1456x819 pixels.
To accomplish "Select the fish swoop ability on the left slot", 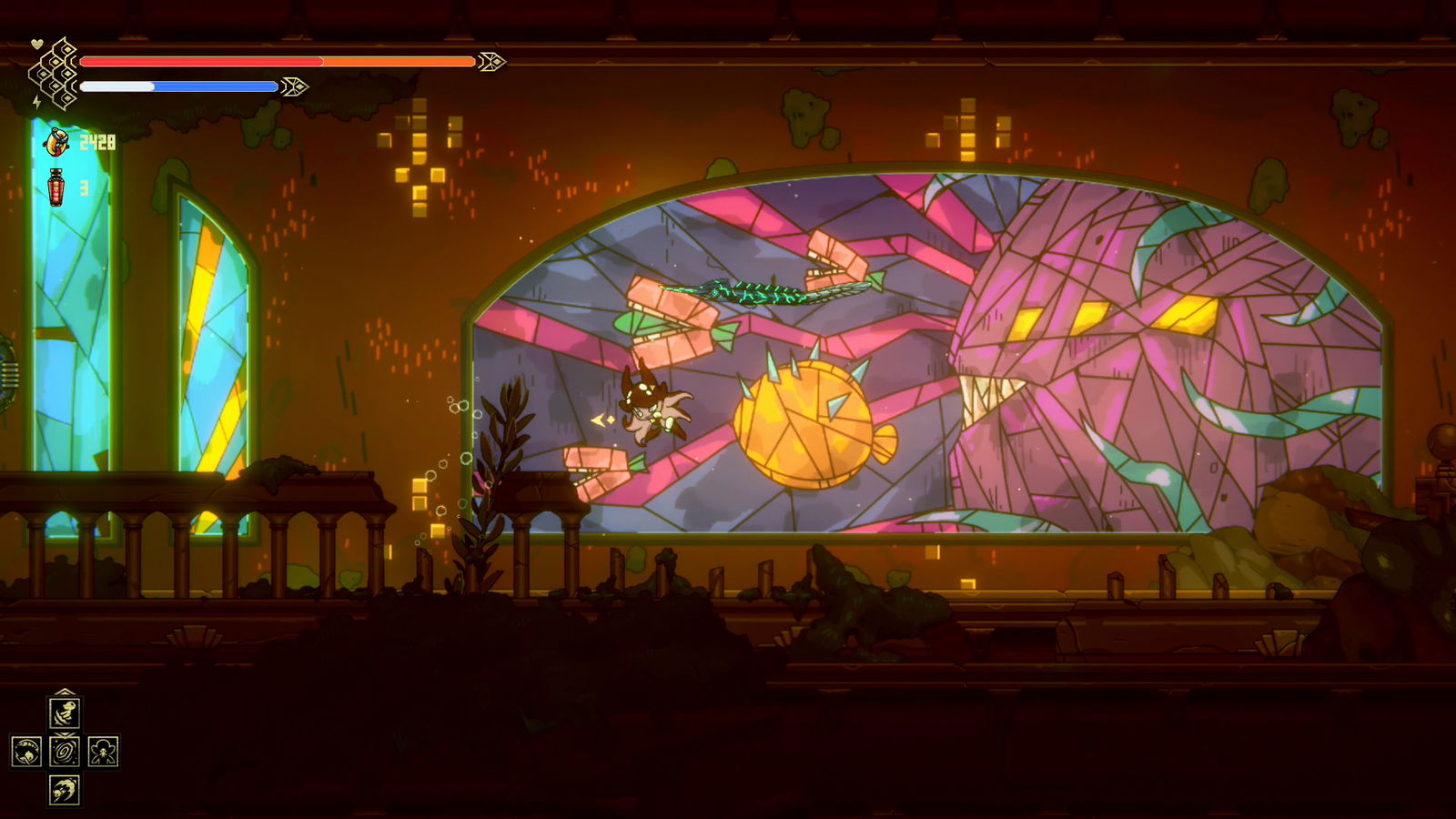I will tap(26, 751).
